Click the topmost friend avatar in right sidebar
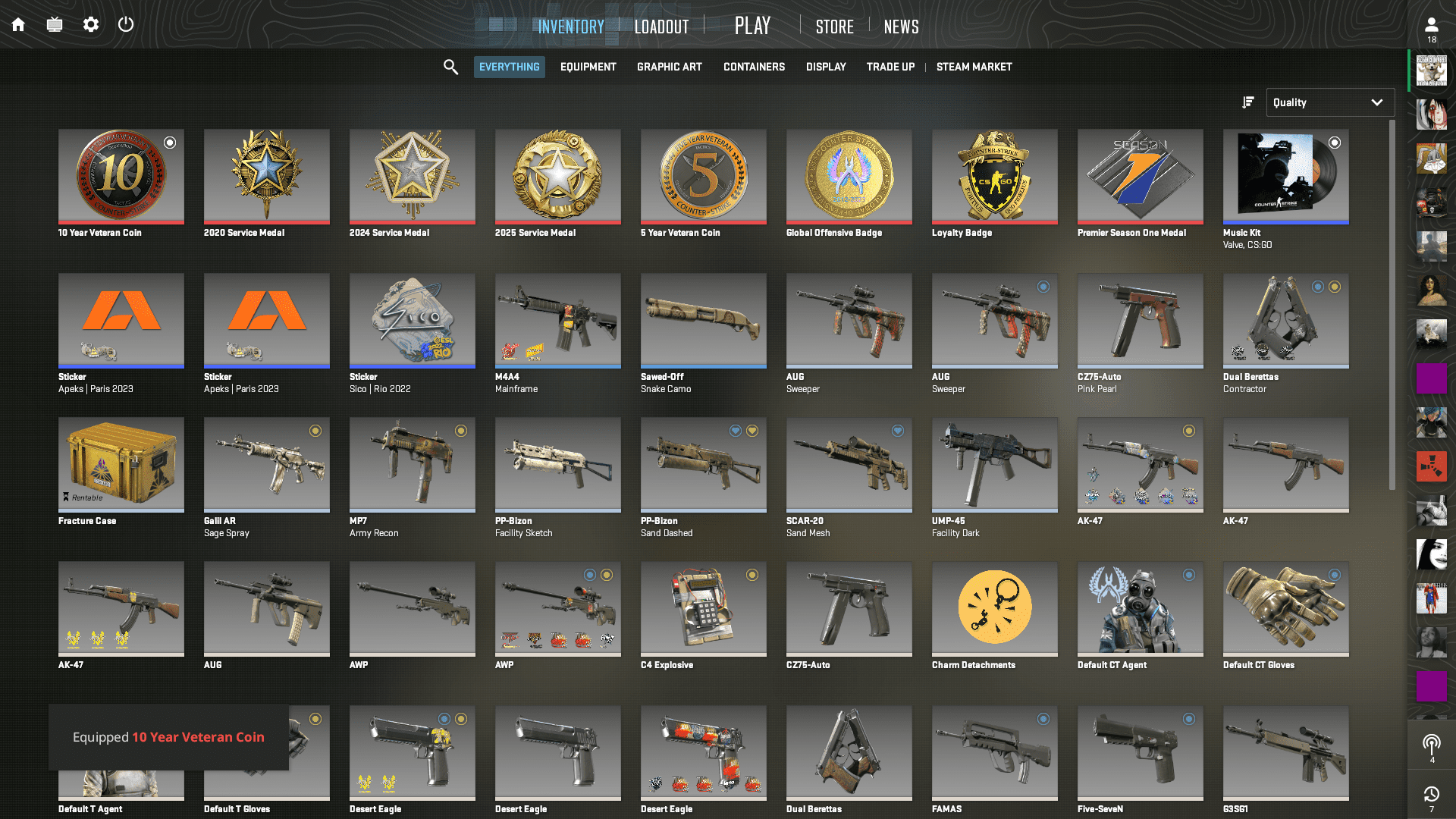The width and height of the screenshot is (1456, 819). pyautogui.click(x=1432, y=71)
